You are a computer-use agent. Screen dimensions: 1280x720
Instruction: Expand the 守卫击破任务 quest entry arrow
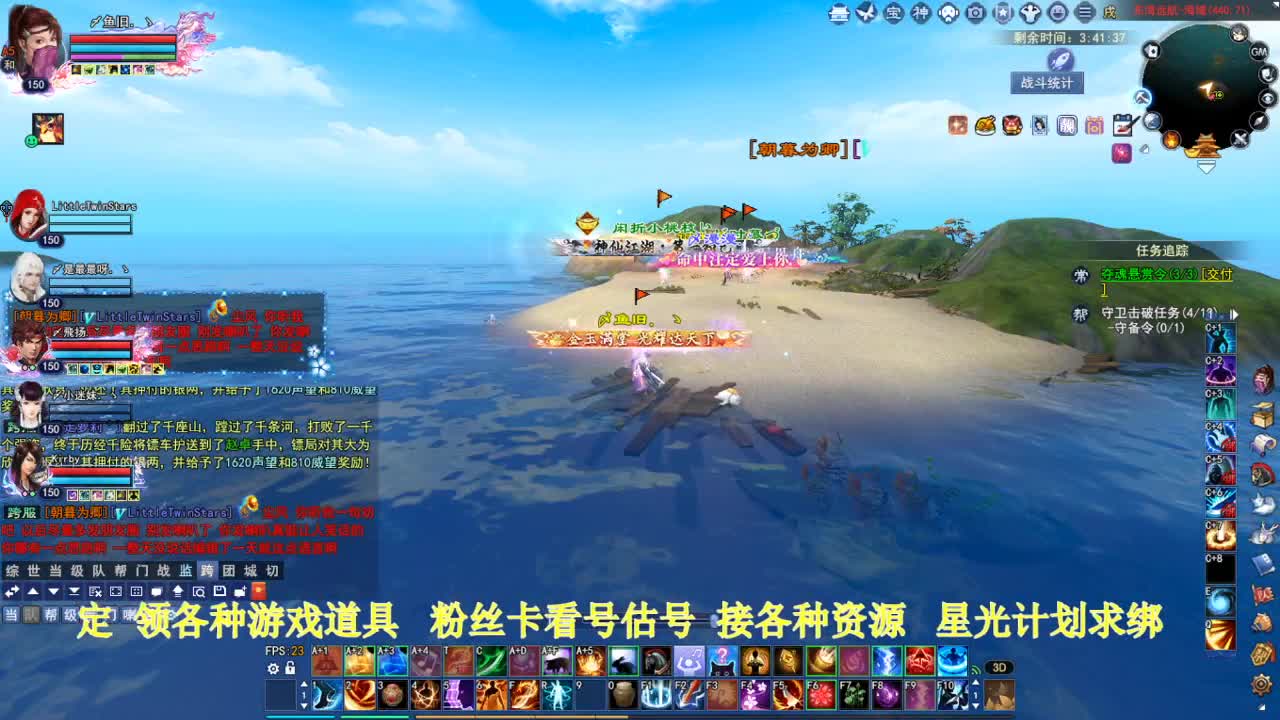click(x=1235, y=314)
